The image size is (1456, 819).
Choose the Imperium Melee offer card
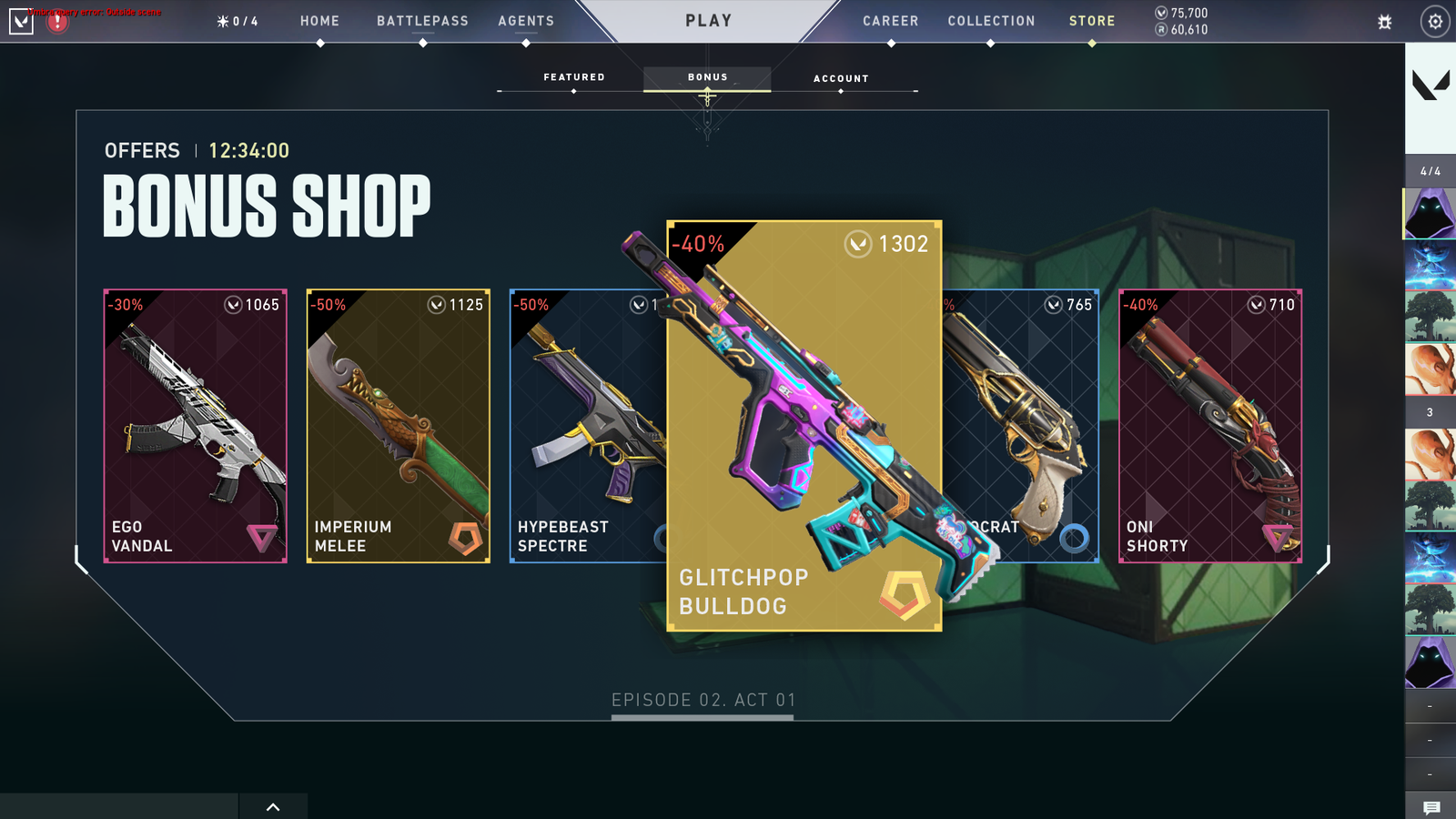[x=399, y=426]
